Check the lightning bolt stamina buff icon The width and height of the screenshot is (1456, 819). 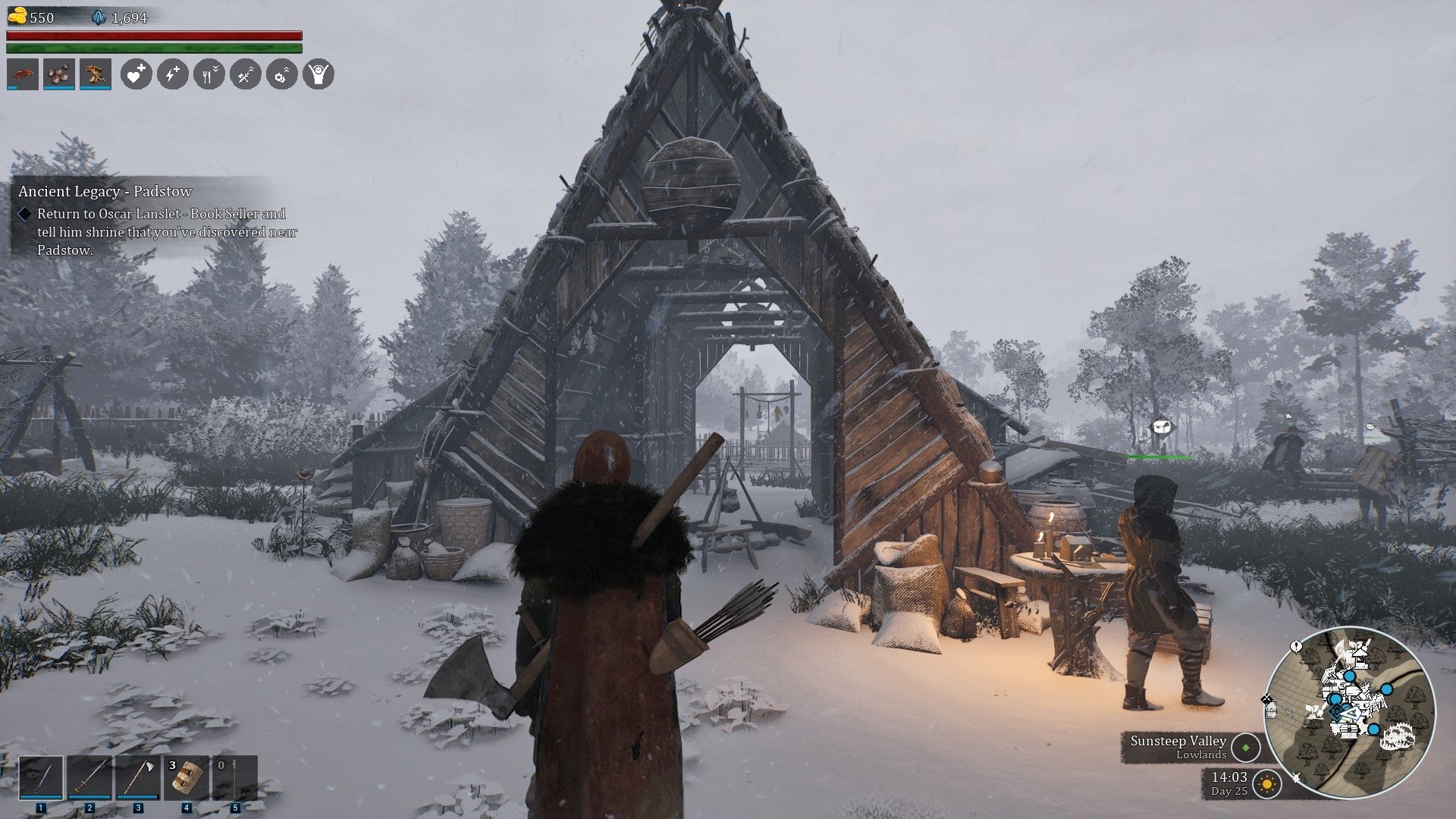click(x=172, y=74)
